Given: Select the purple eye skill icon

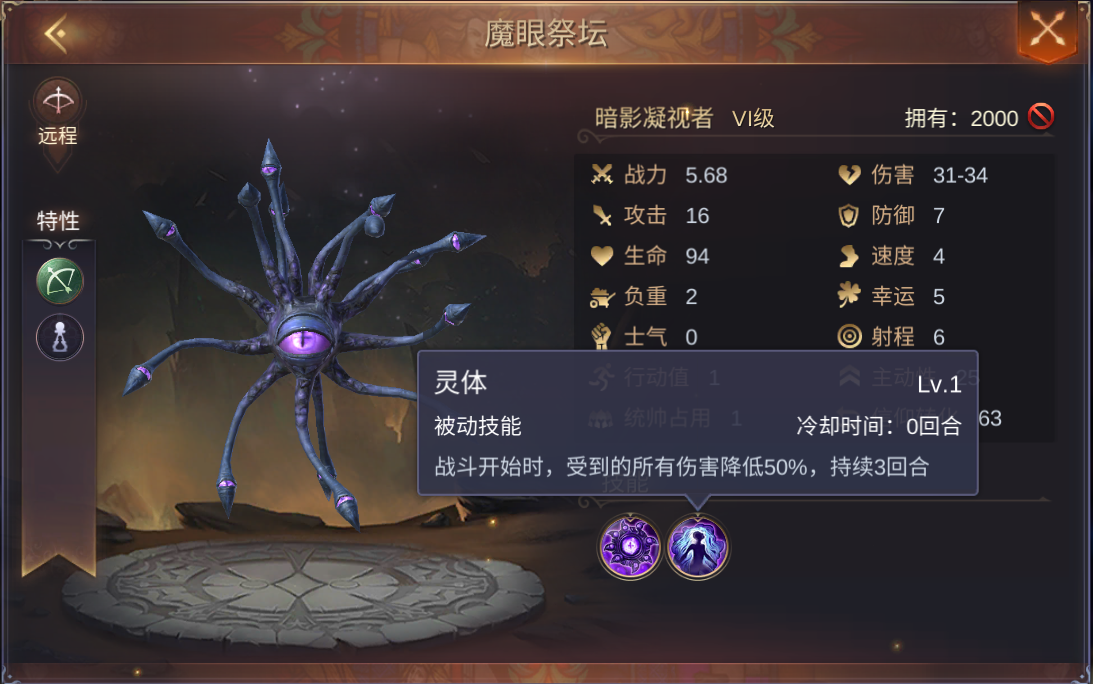Looking at the screenshot, I should click(630, 548).
